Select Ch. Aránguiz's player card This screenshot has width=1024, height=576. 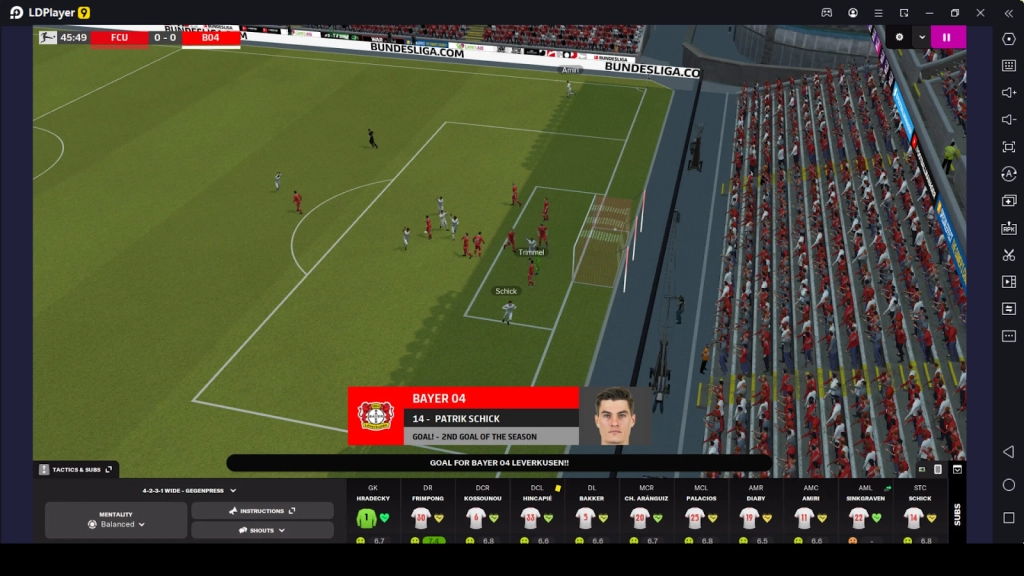click(x=640, y=517)
